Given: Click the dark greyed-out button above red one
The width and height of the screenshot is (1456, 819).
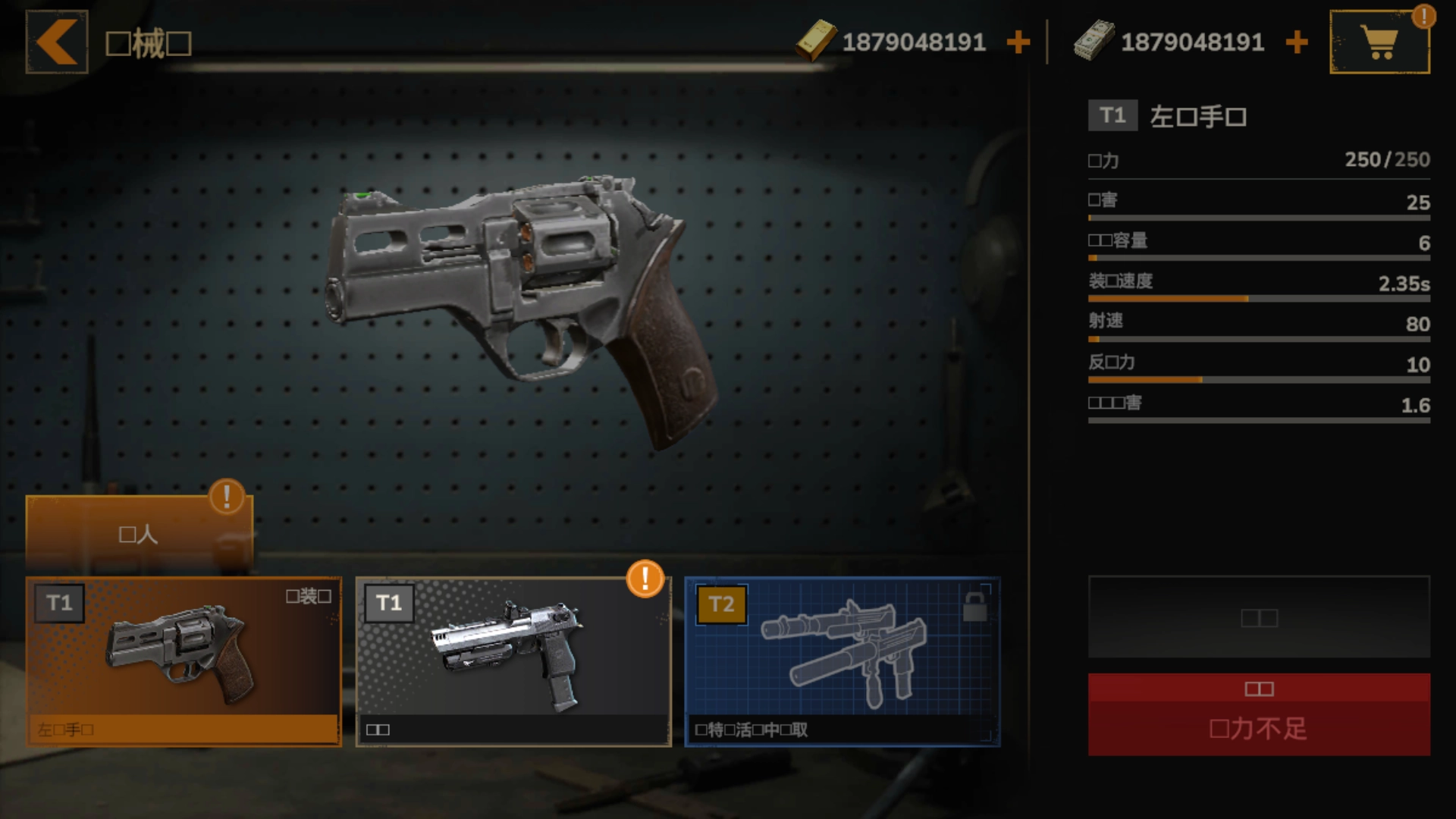Looking at the screenshot, I should point(1259,617).
